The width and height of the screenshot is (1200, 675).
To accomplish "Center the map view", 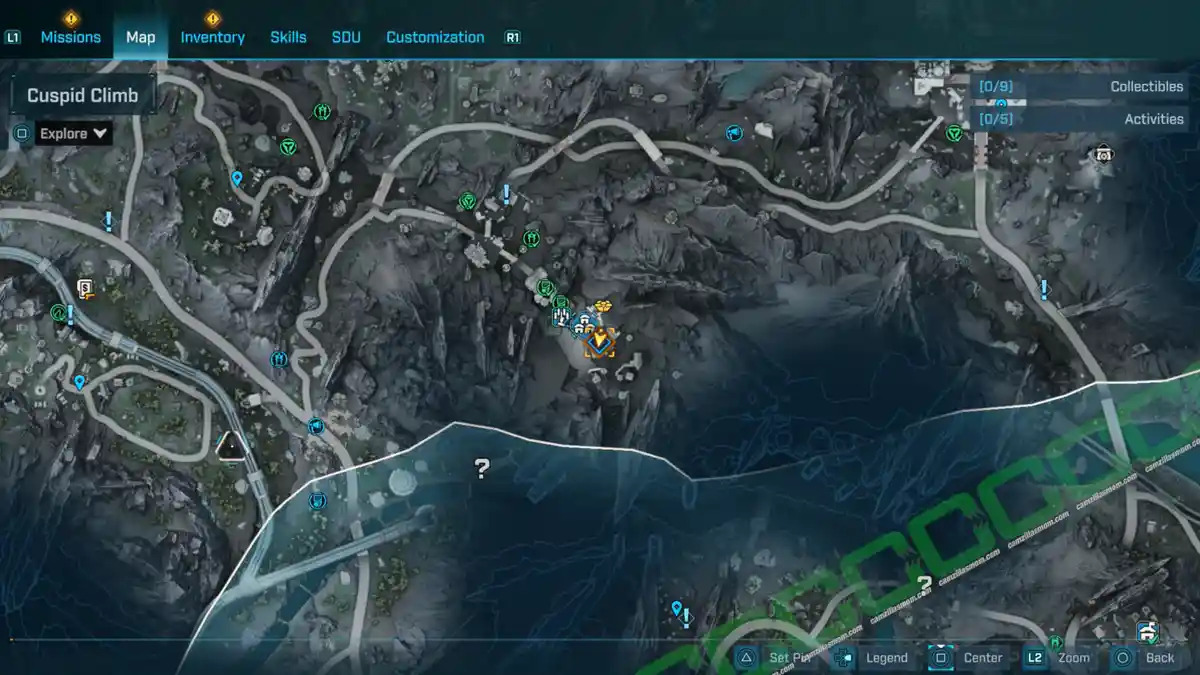I will [x=969, y=657].
